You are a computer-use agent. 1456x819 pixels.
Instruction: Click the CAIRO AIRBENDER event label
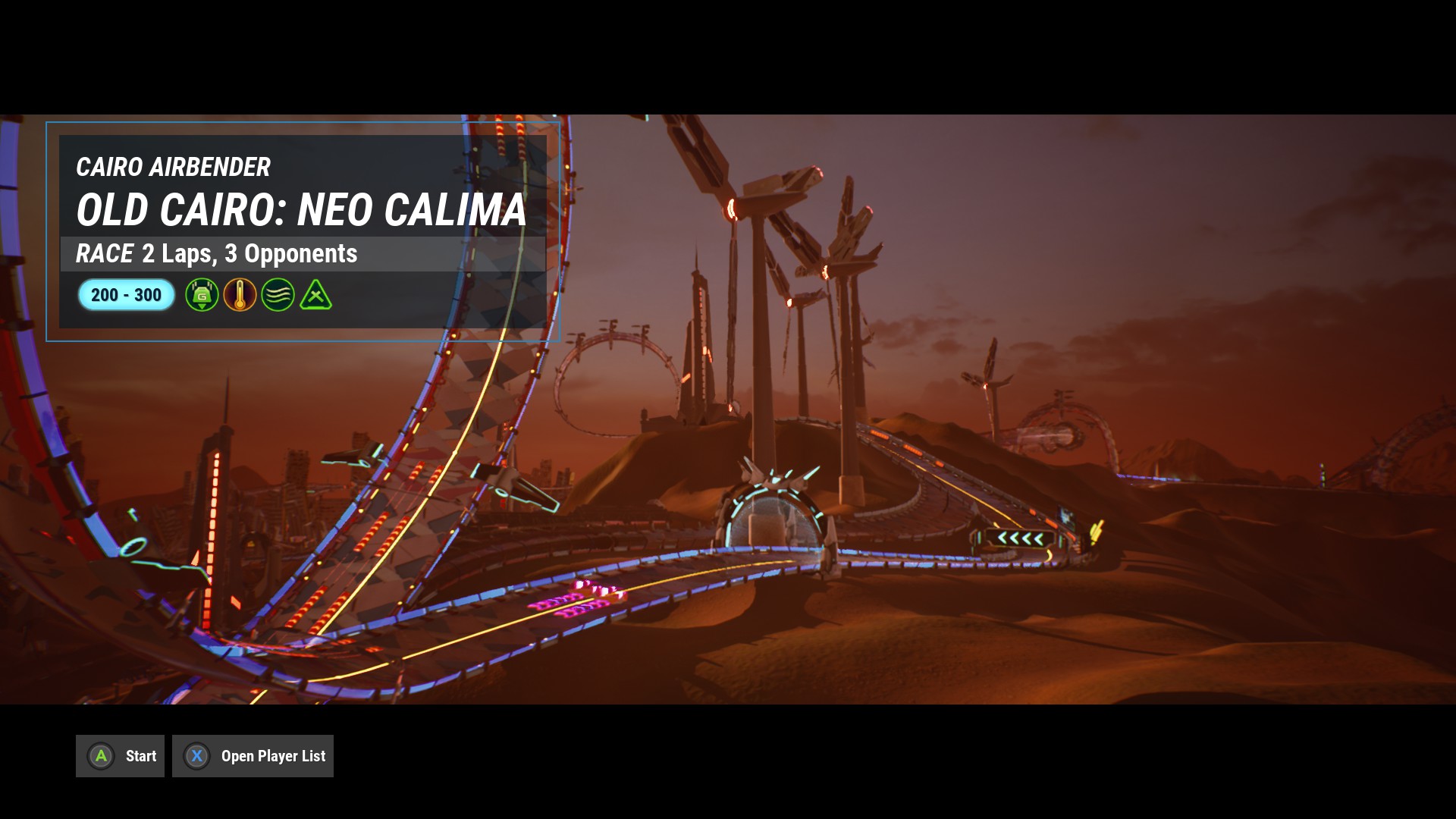click(x=173, y=168)
